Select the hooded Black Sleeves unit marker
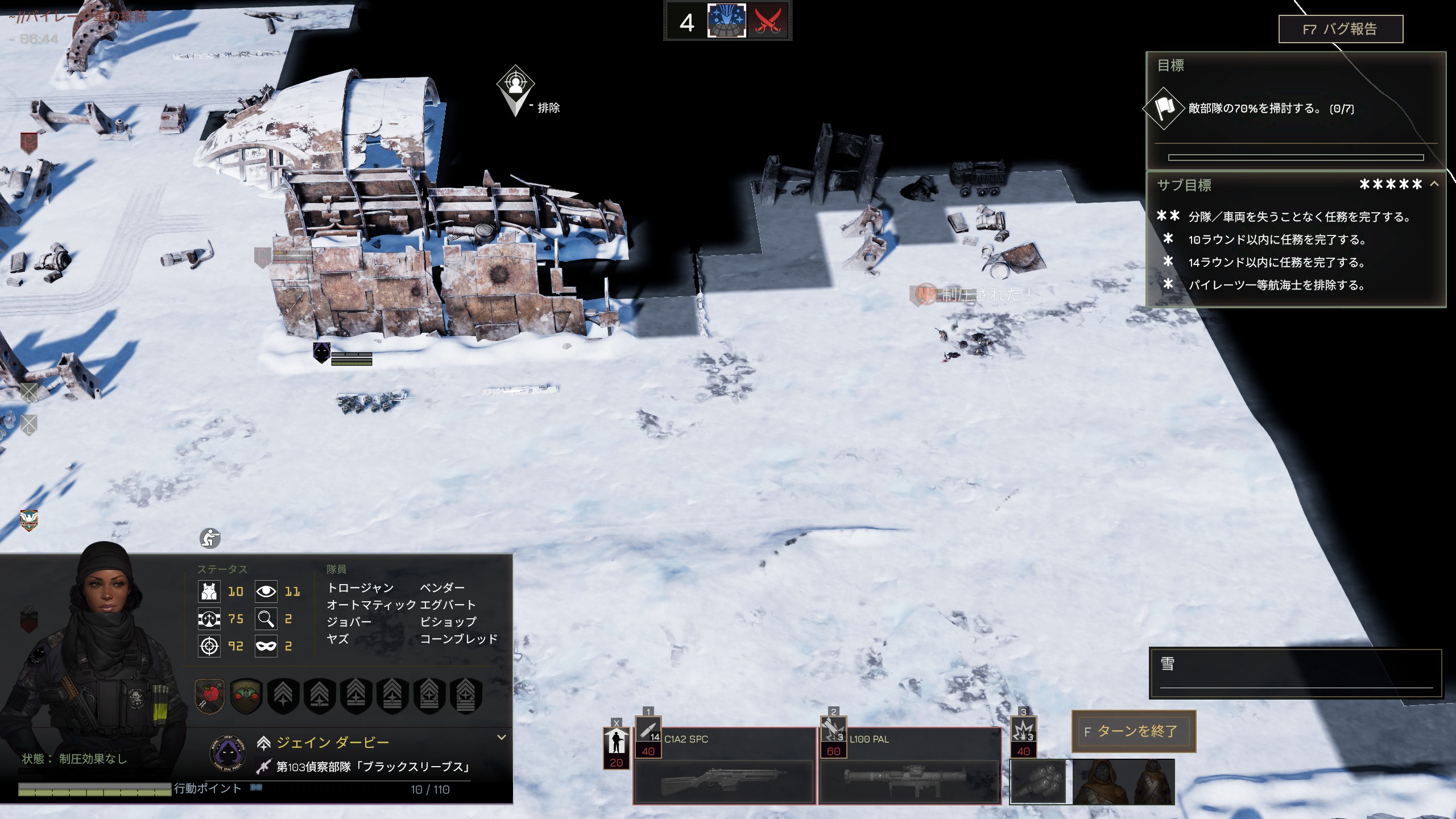This screenshot has height=819, width=1456. click(x=322, y=352)
